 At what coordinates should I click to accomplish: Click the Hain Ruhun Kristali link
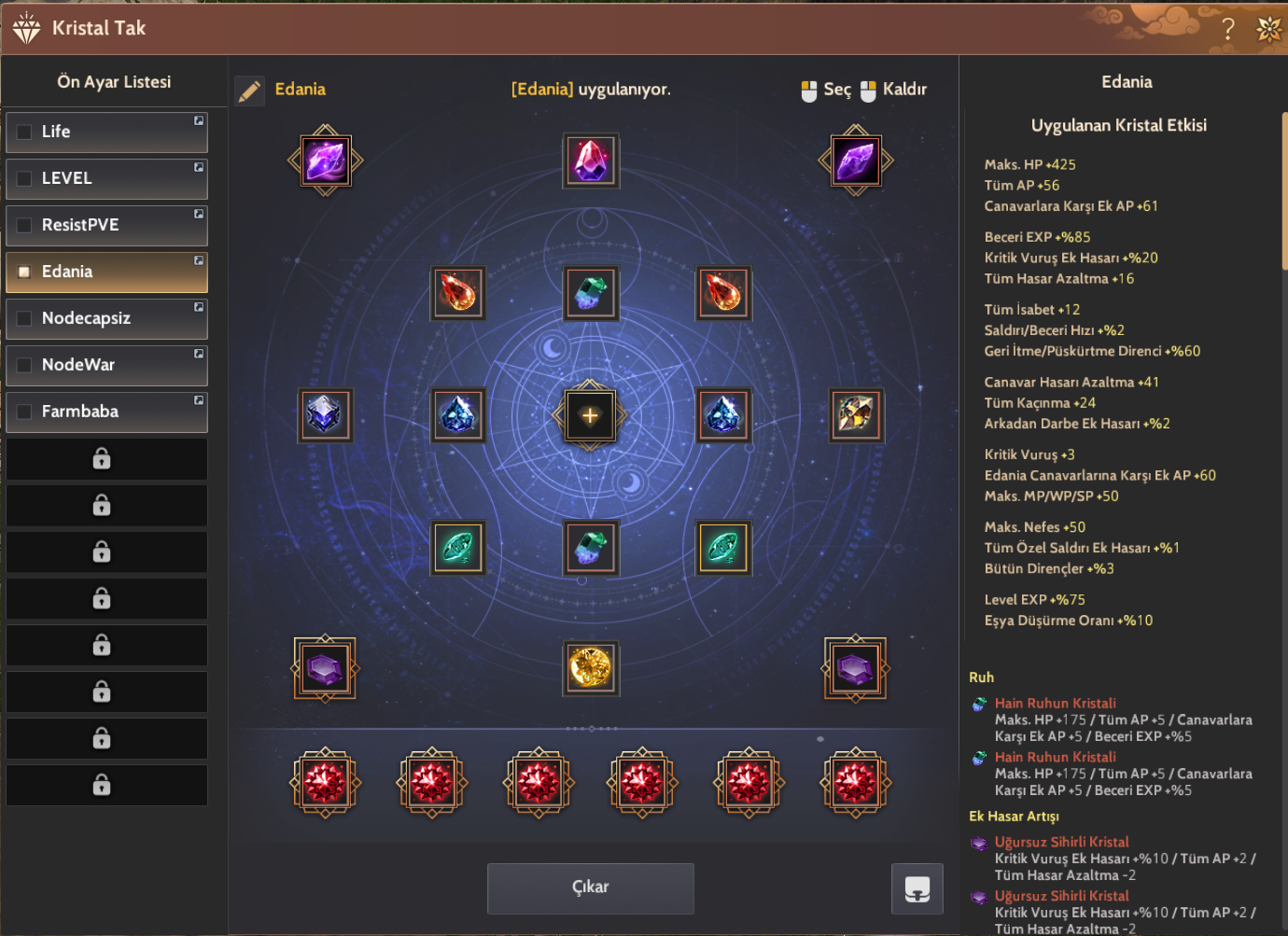(1055, 703)
